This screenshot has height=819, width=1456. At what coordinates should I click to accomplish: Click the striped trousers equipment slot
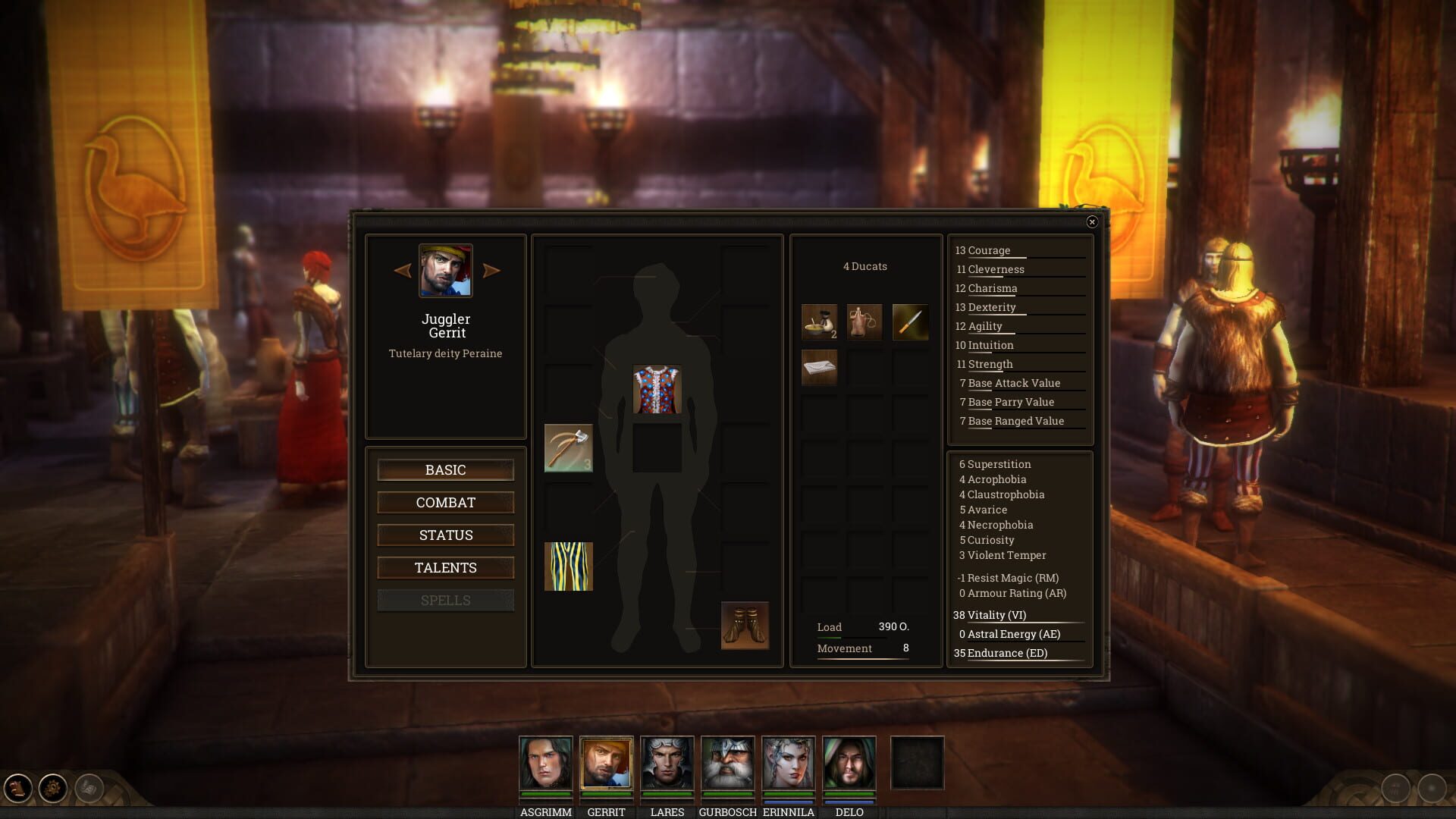point(567,567)
